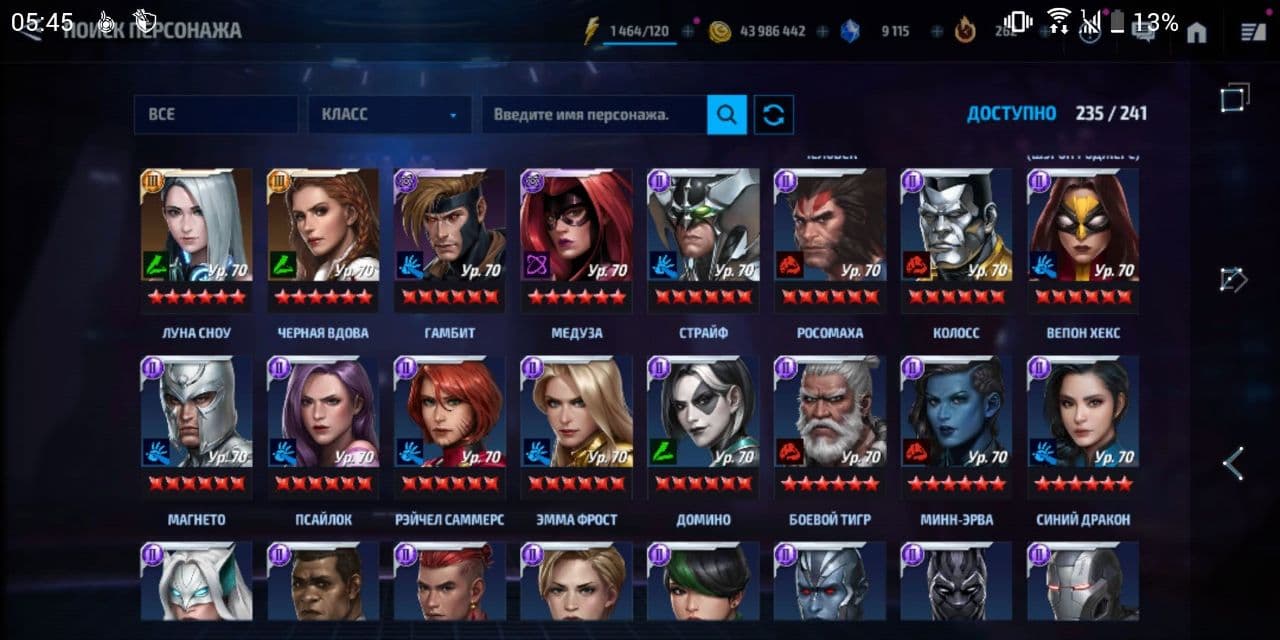Pick the Медуза character portrait
This screenshot has width=1280, height=640.
point(576,238)
